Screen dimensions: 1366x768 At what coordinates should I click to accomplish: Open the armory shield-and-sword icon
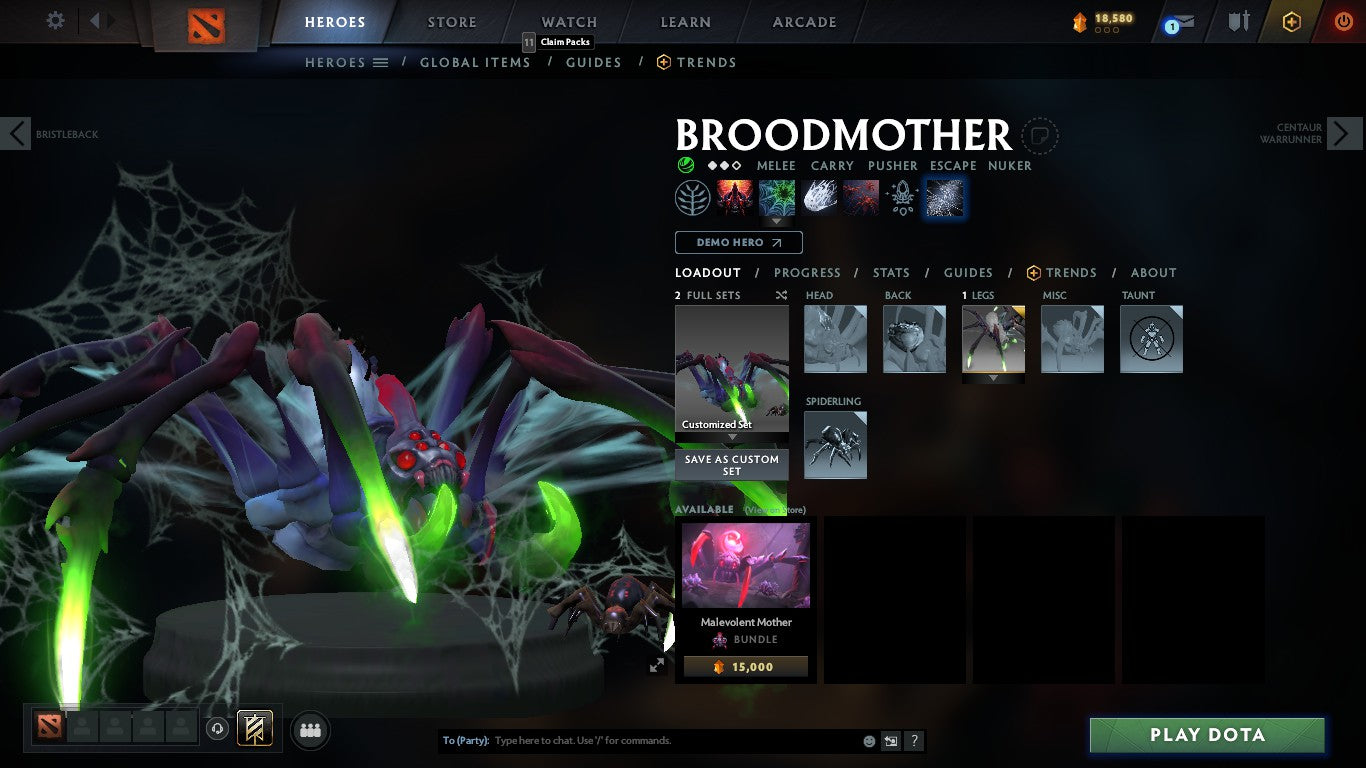click(x=1237, y=21)
